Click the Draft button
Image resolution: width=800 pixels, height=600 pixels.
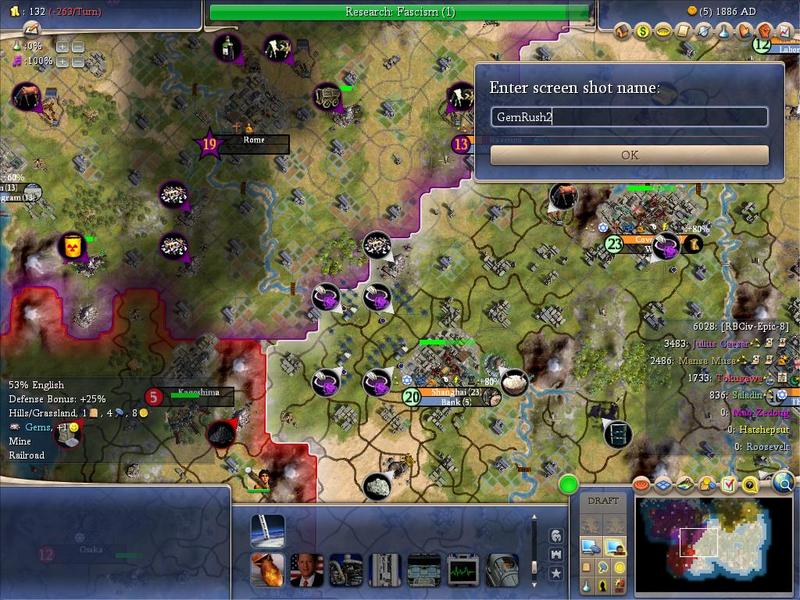603,500
